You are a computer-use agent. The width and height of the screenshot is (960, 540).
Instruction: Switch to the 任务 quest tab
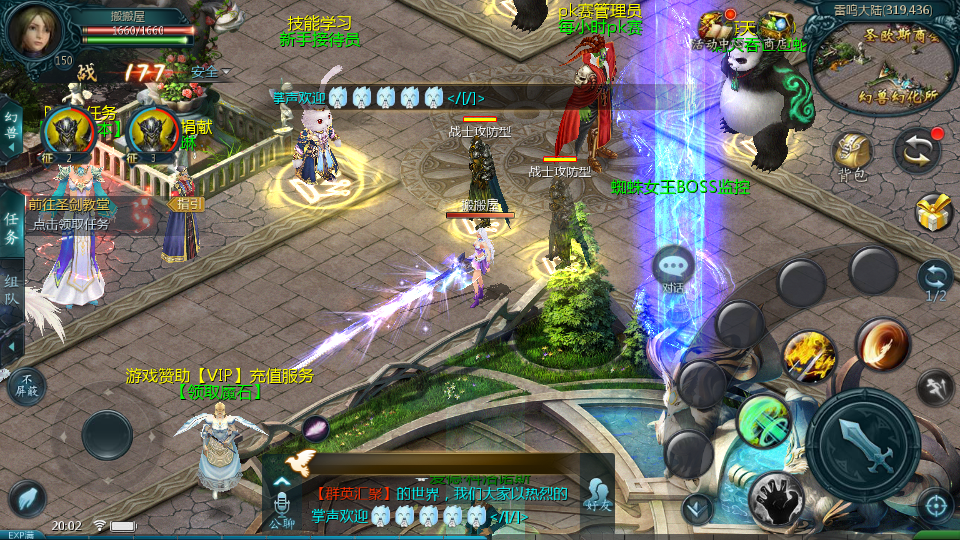coord(11,229)
